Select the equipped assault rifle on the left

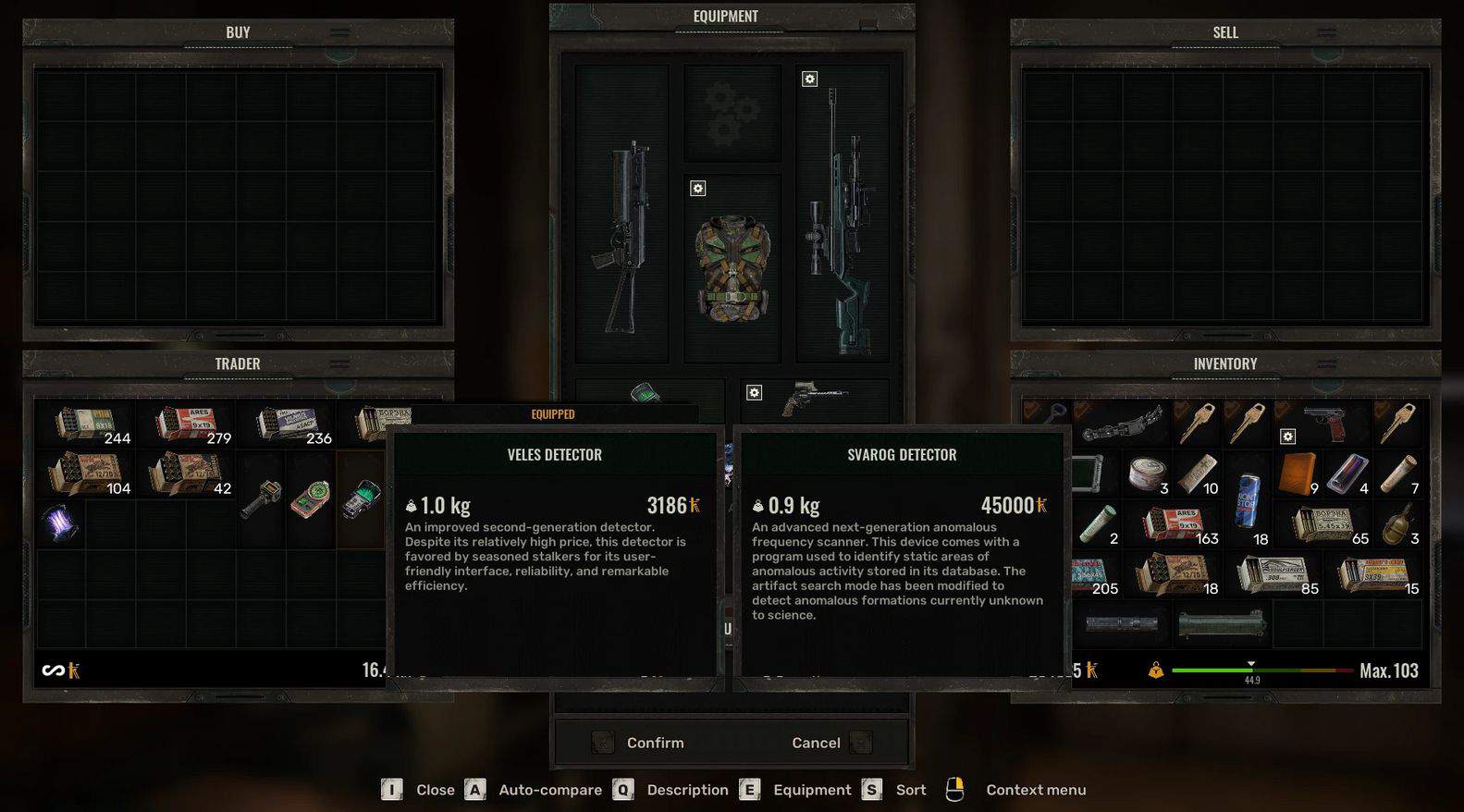tap(621, 236)
